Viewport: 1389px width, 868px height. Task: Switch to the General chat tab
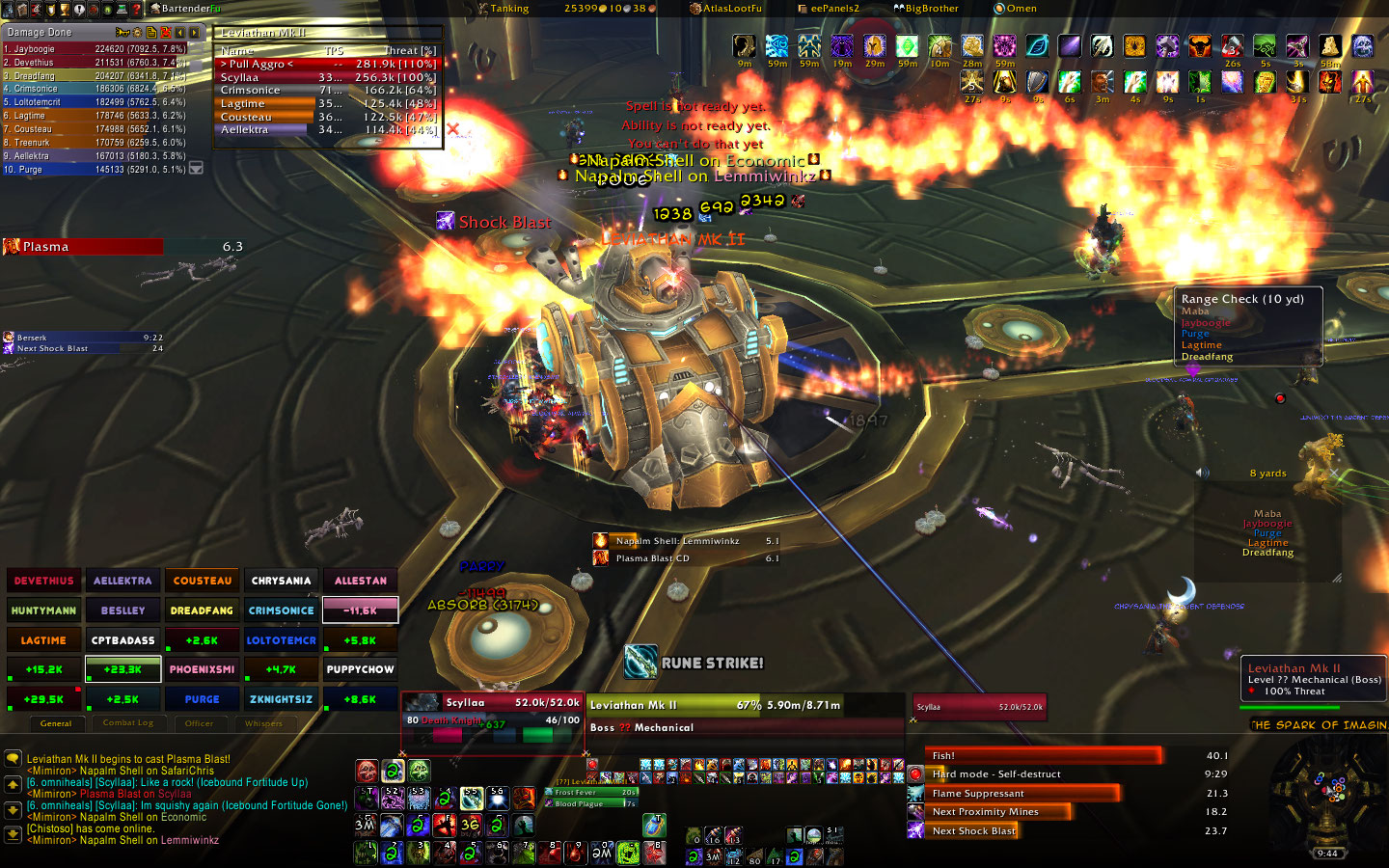(56, 722)
